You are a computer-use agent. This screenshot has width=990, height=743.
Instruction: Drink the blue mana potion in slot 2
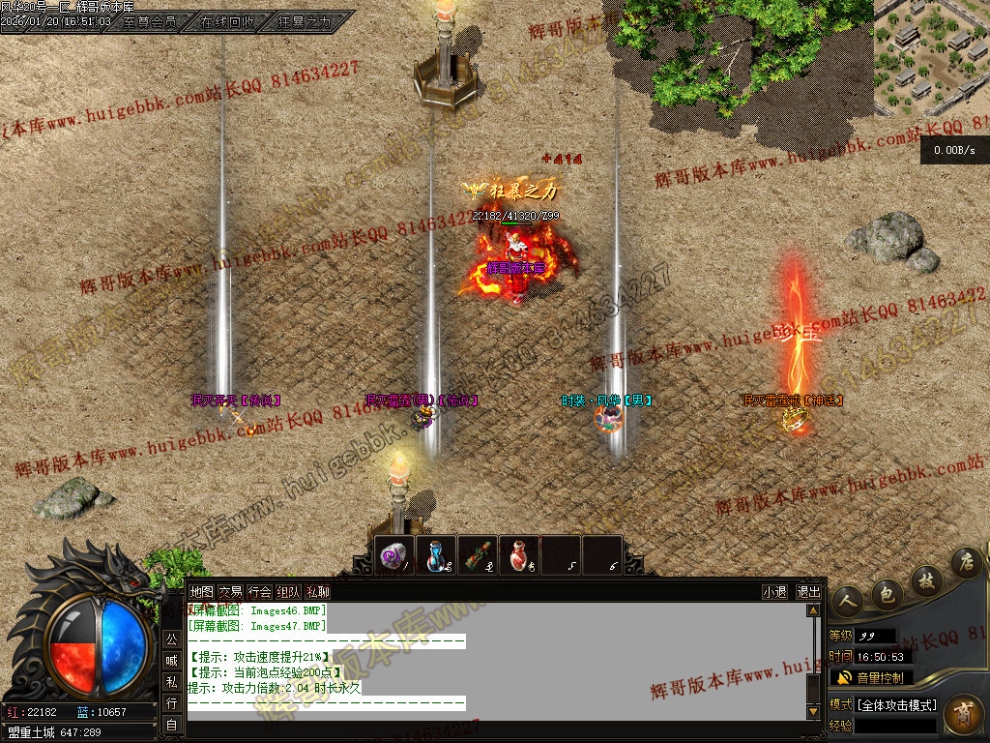point(436,556)
